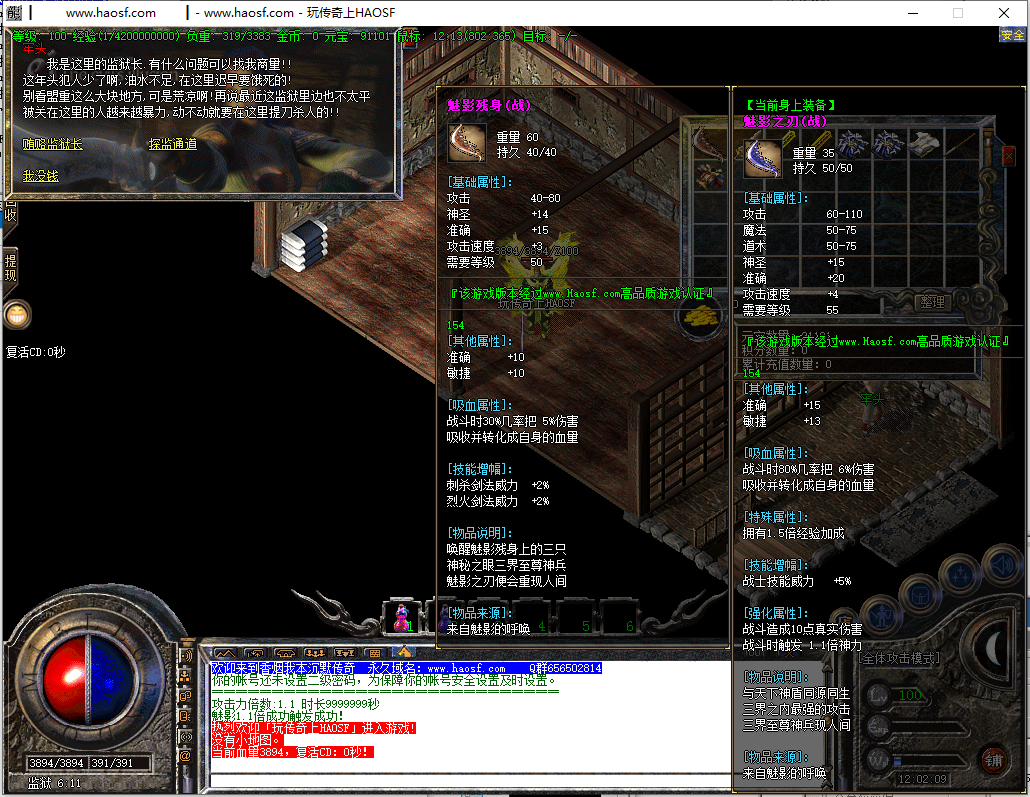Choose the 我没钱 reply

point(40,176)
